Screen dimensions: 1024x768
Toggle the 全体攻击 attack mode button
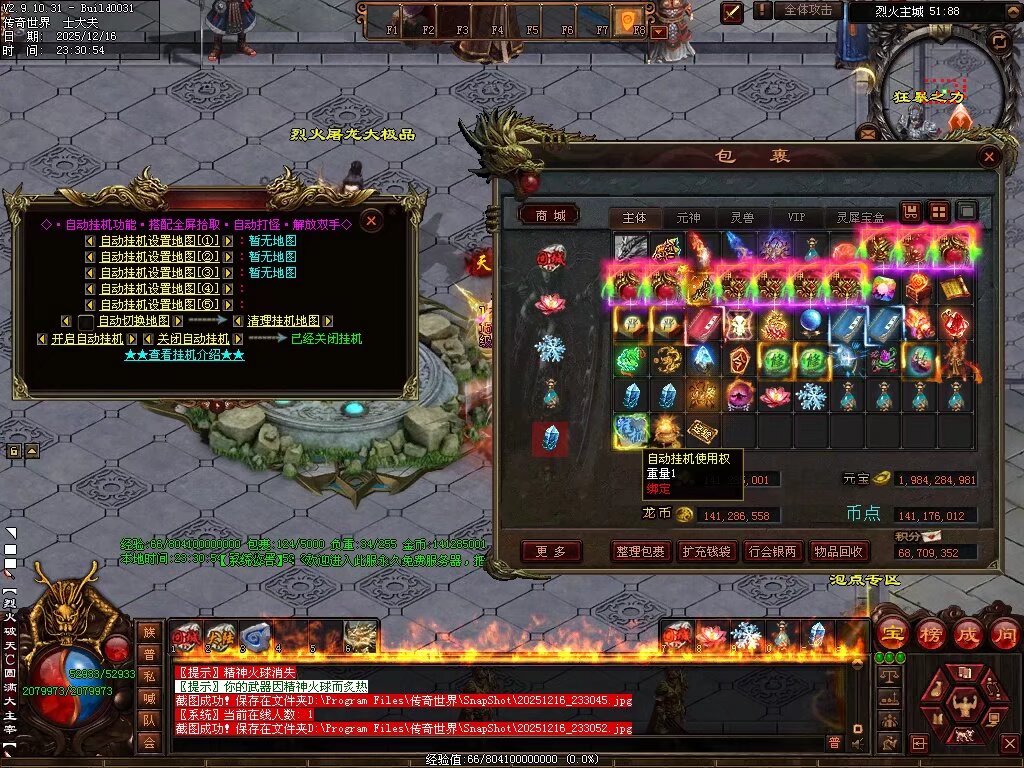tap(807, 10)
